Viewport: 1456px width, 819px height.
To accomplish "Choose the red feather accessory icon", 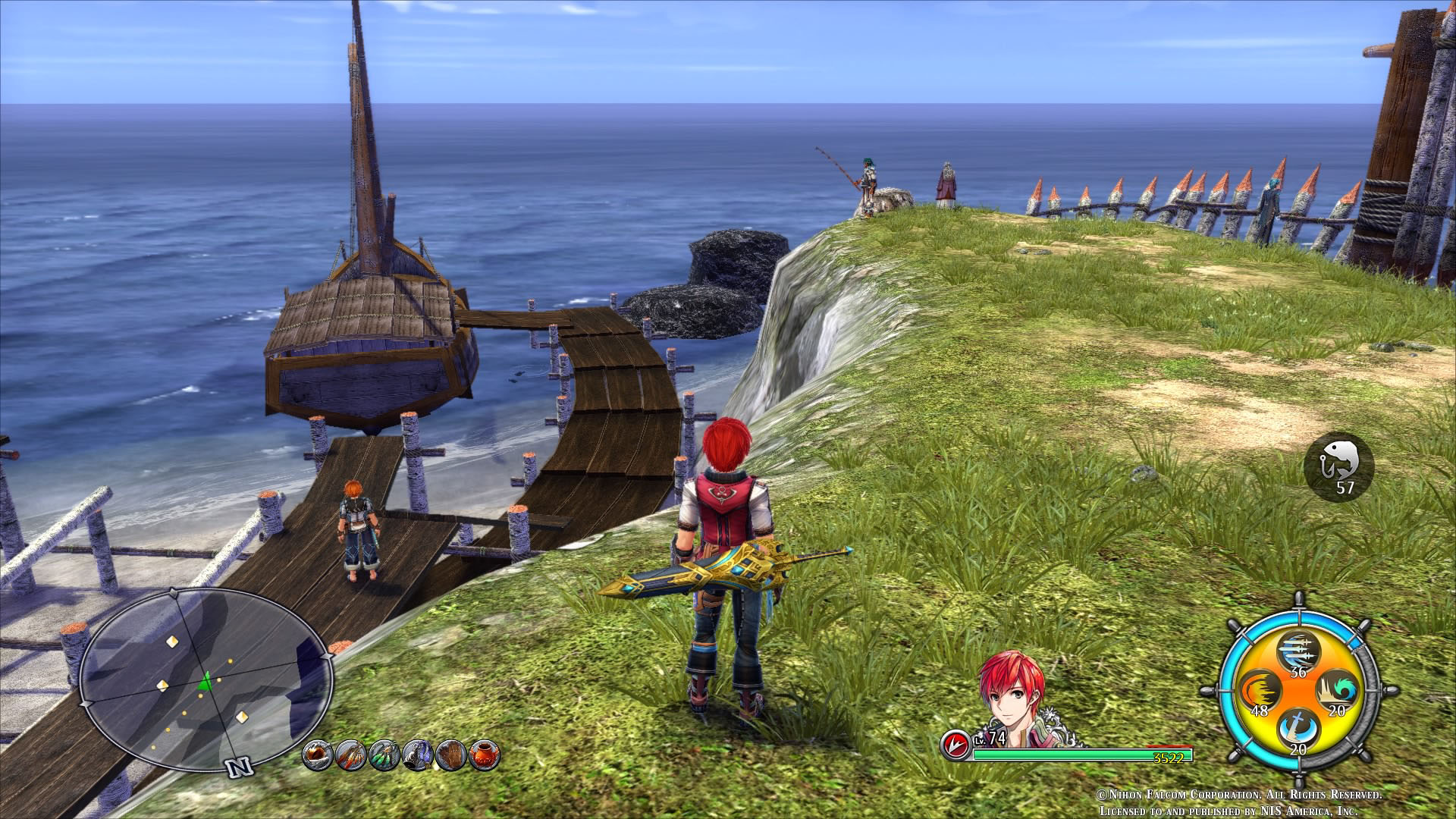I will click(x=351, y=755).
